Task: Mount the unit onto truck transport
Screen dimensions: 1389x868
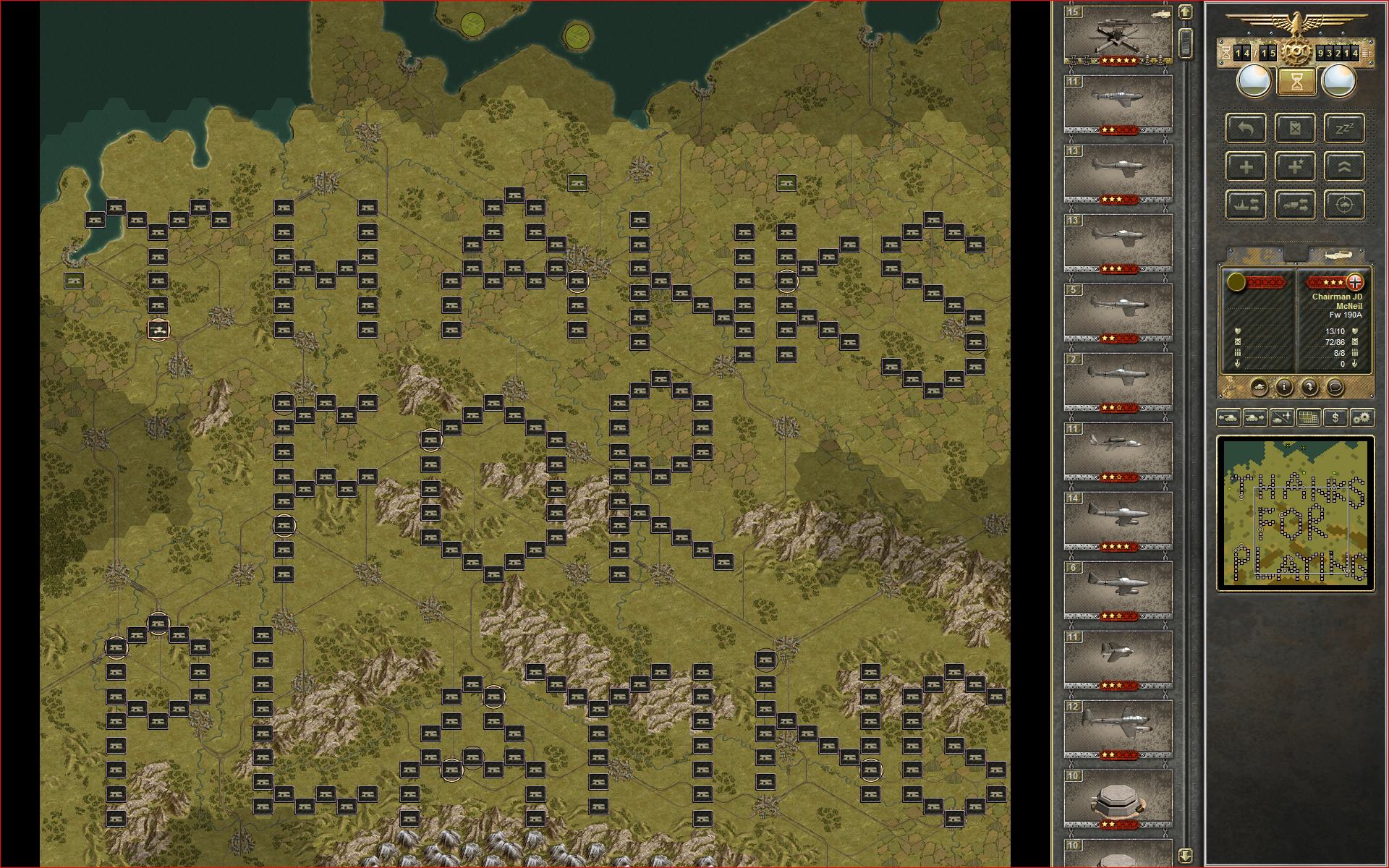Action: coord(1295,205)
